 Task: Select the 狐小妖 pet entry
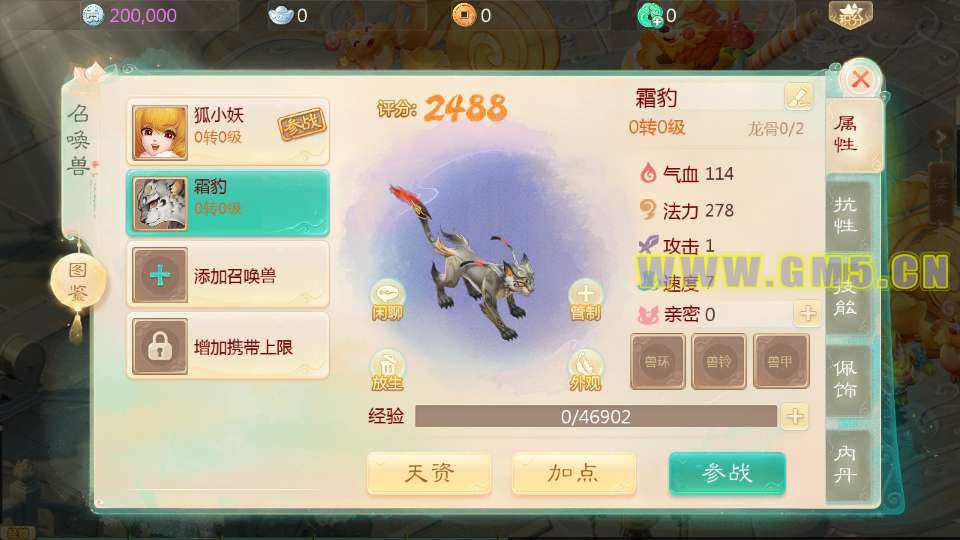[x=228, y=131]
